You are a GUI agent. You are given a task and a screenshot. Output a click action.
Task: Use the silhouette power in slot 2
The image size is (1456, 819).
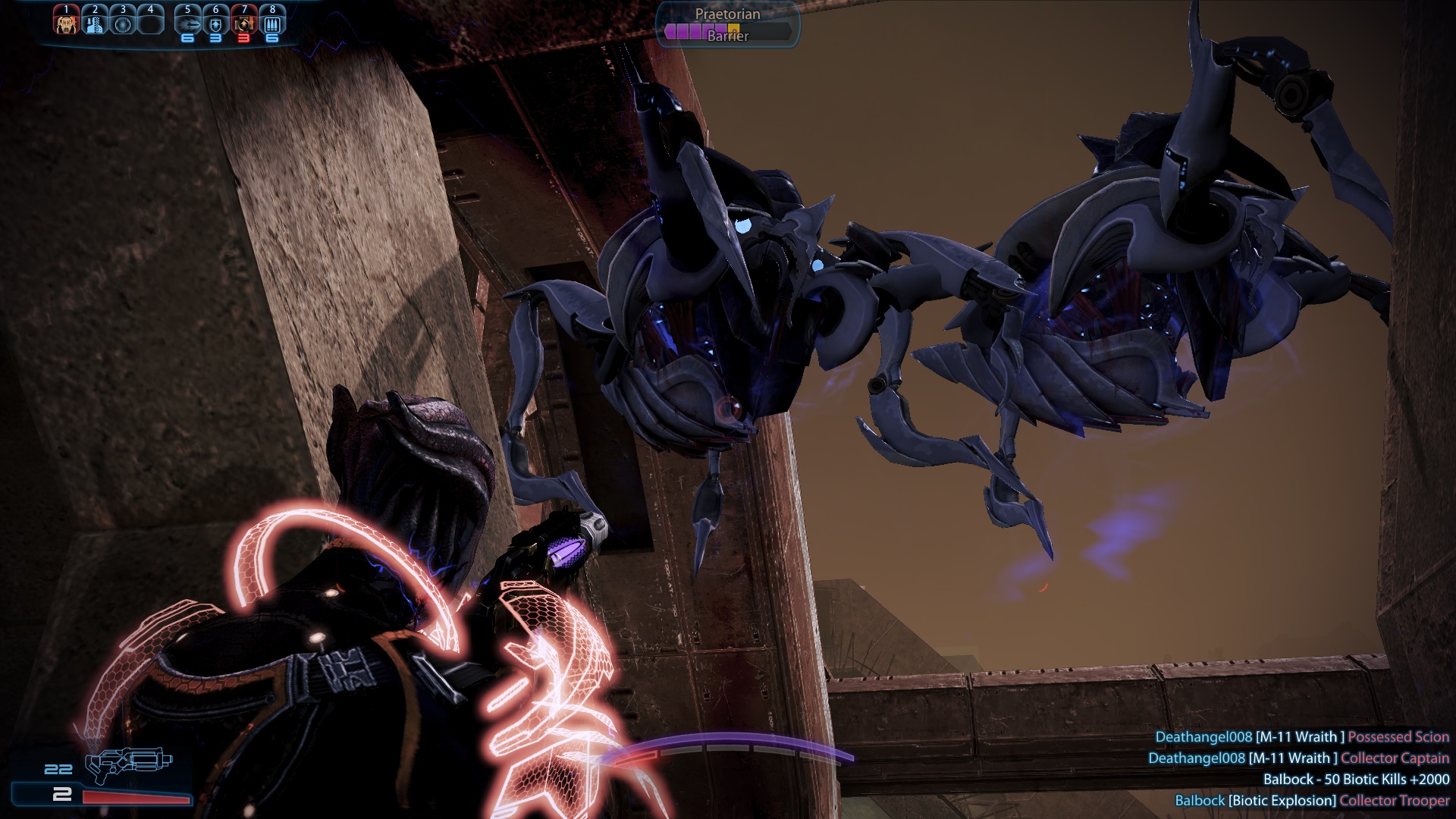95,23
